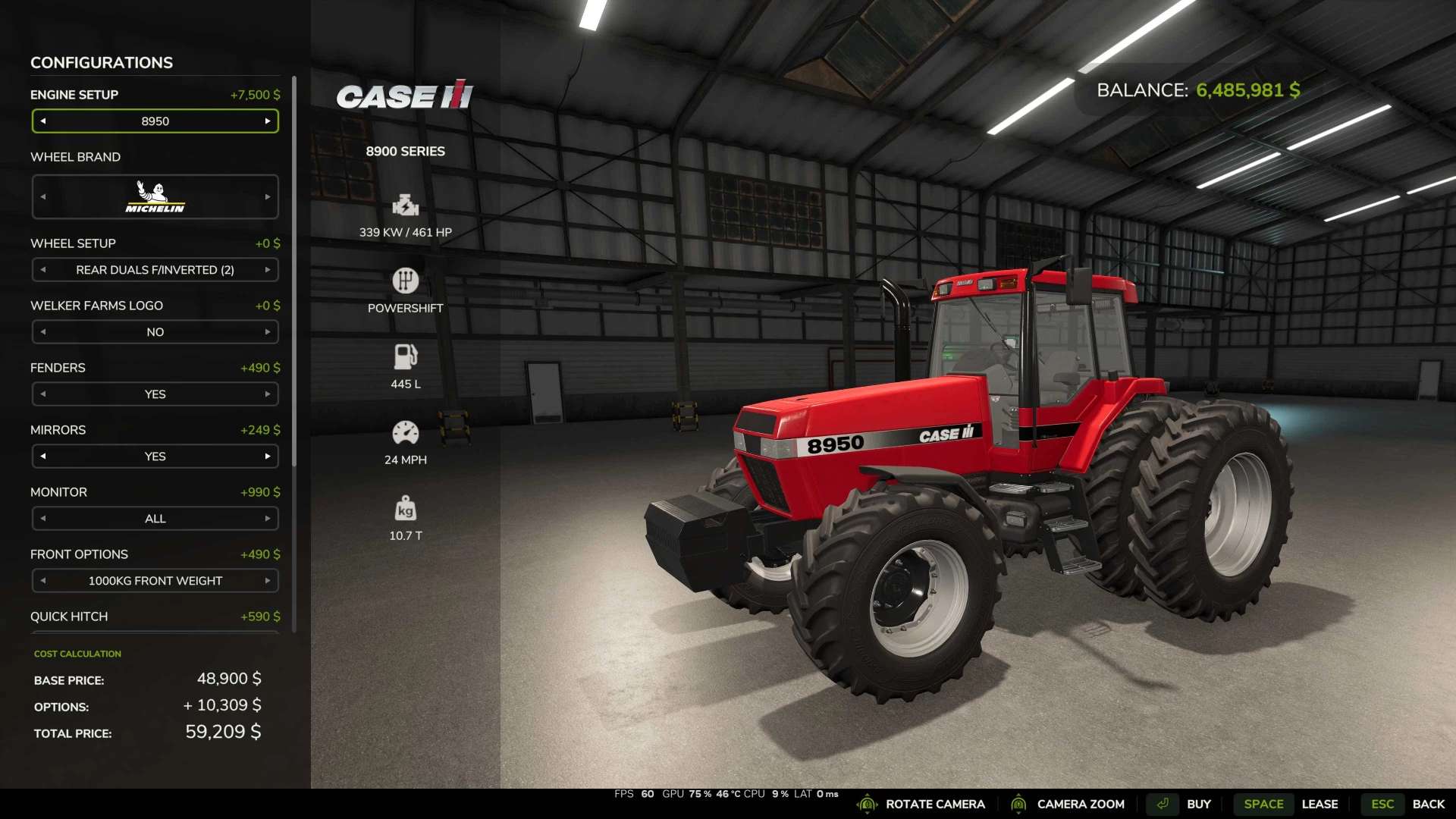Image resolution: width=1456 pixels, height=819 pixels.
Task: Choose next Wheel Setup option
Action: (268, 270)
